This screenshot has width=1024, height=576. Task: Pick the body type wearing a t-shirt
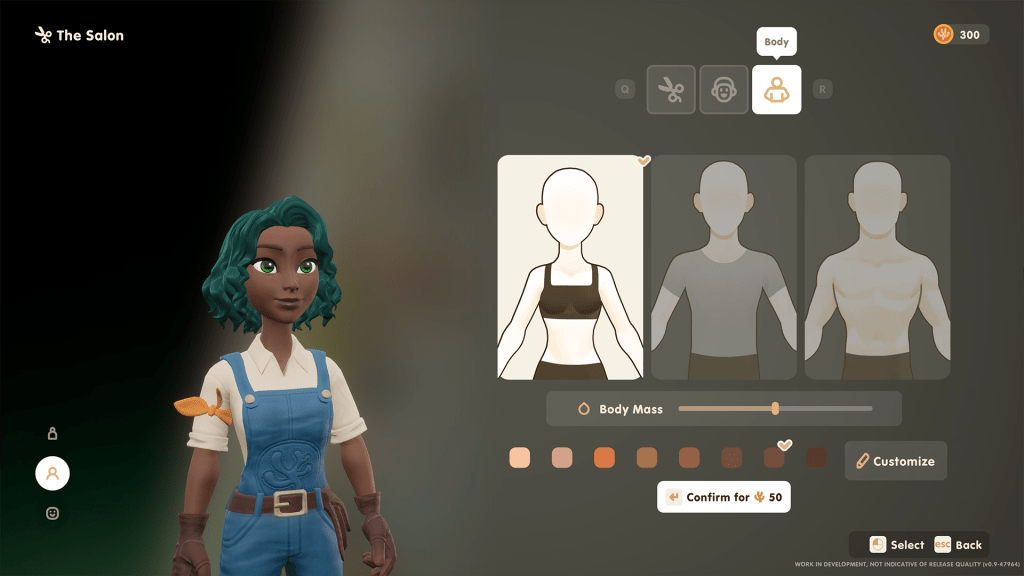[x=724, y=267]
